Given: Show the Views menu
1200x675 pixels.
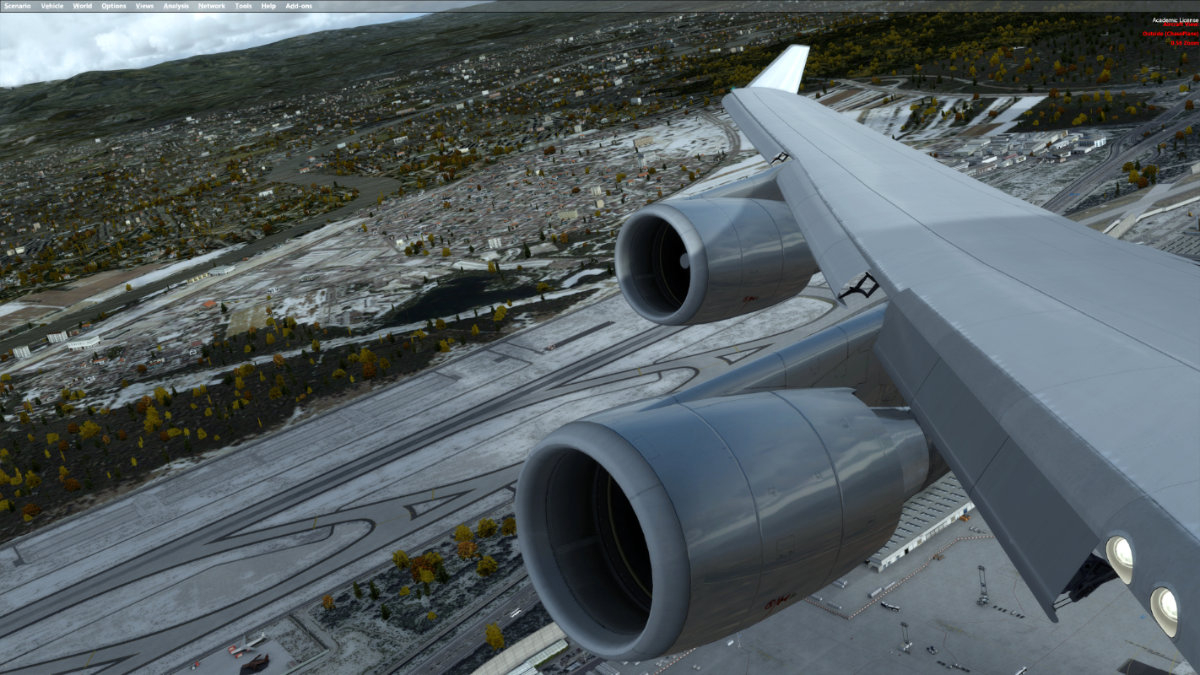Looking at the screenshot, I should [x=145, y=6].
